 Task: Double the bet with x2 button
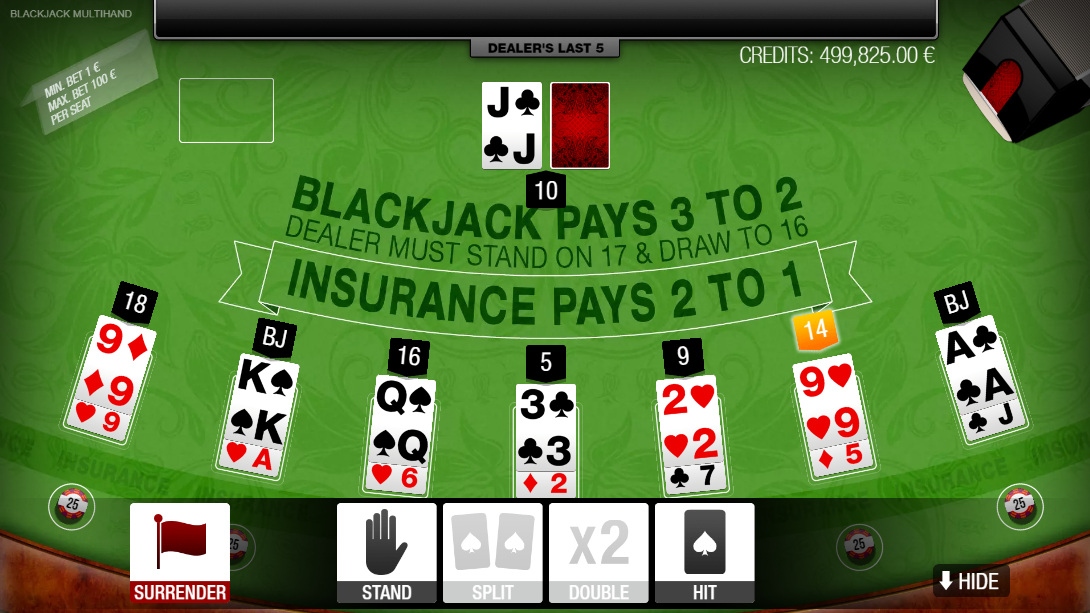point(599,553)
